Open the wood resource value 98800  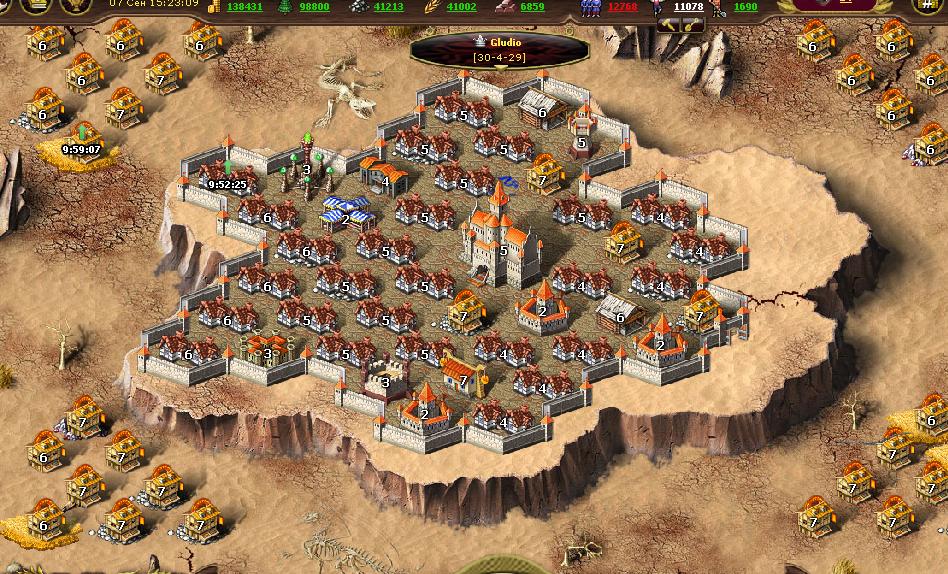click(x=314, y=7)
